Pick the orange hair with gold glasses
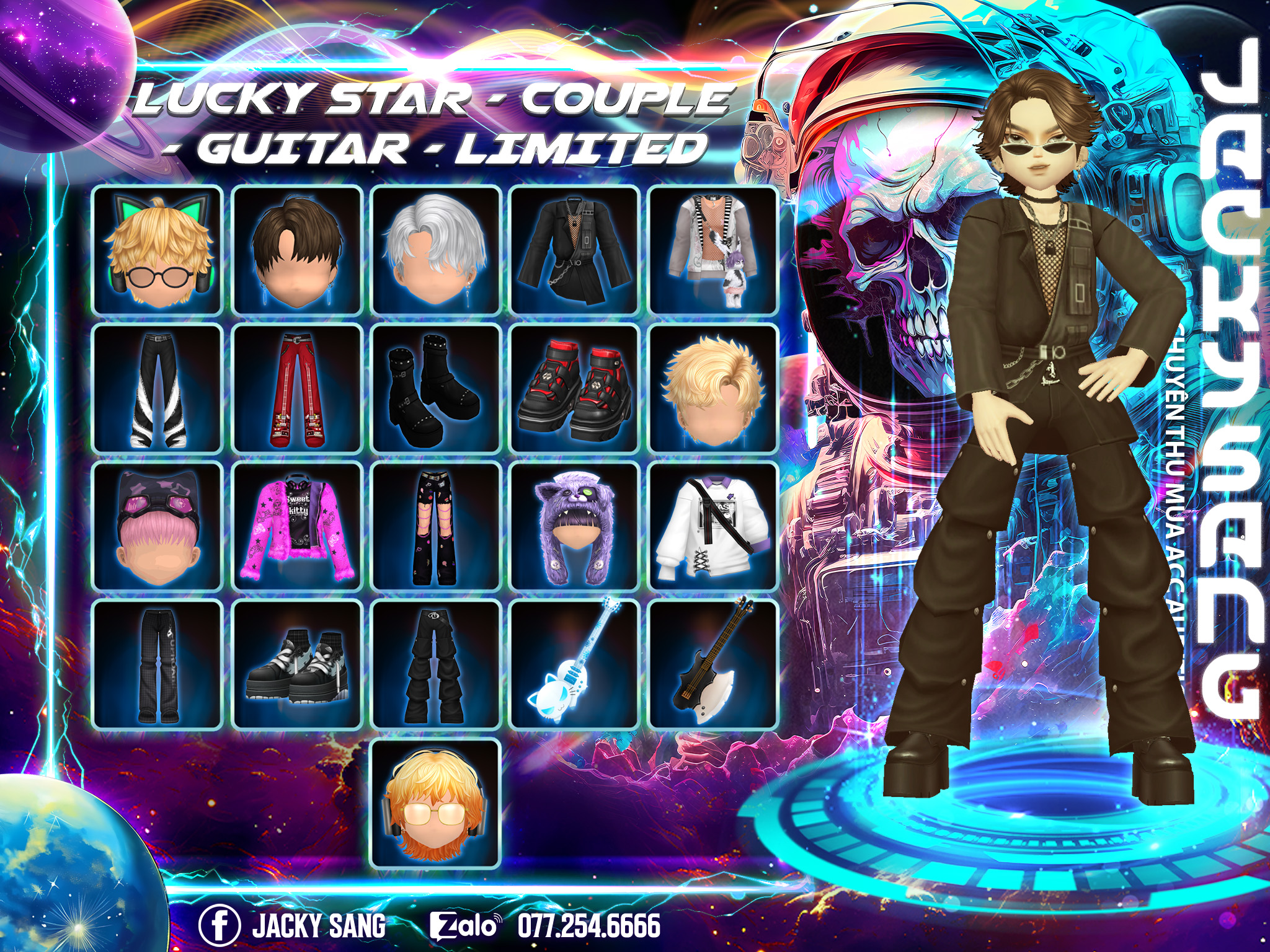This screenshot has width=1270, height=952. 435,804
